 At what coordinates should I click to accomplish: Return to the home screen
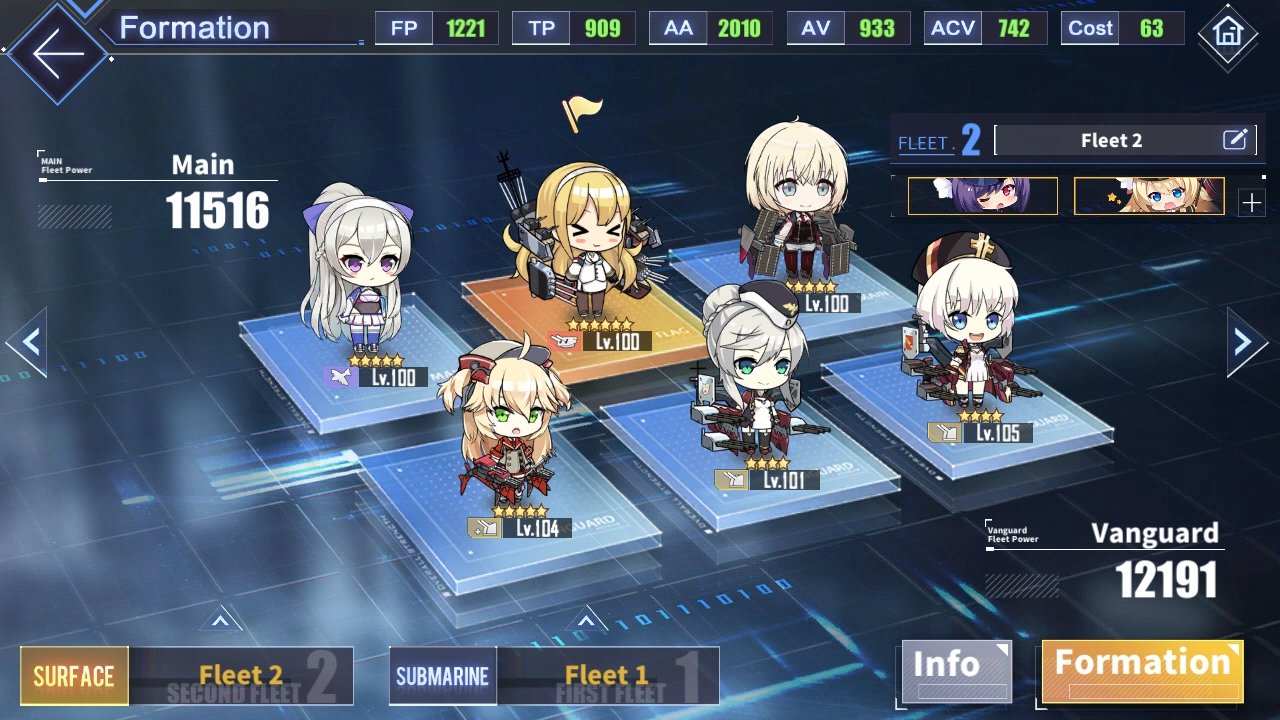coord(1226,33)
